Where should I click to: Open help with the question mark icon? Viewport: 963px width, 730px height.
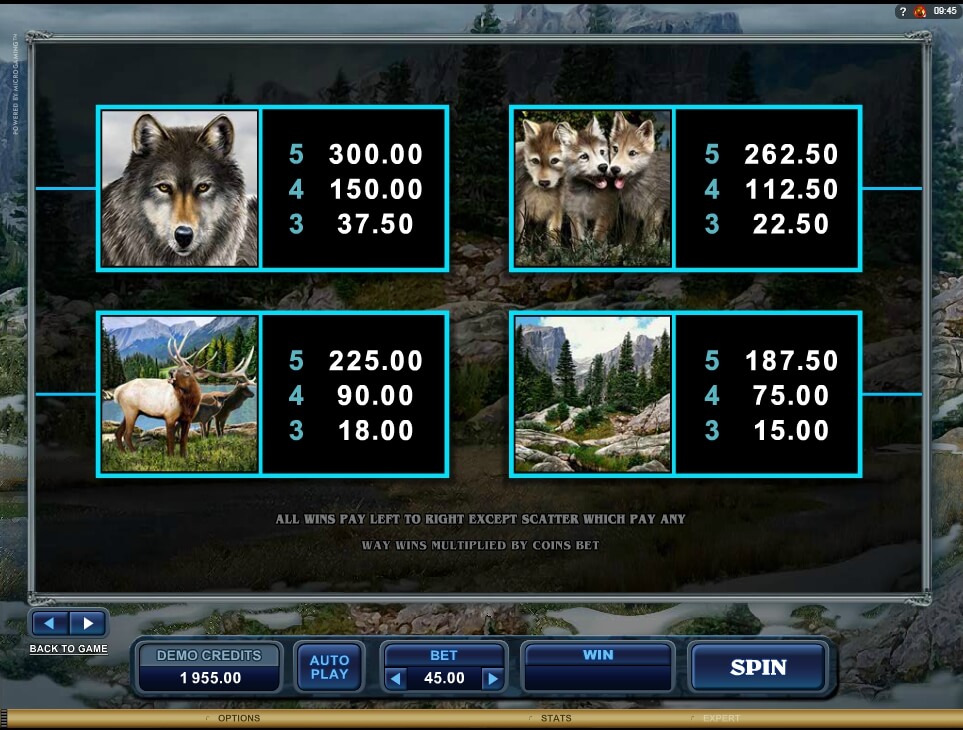[x=902, y=11]
